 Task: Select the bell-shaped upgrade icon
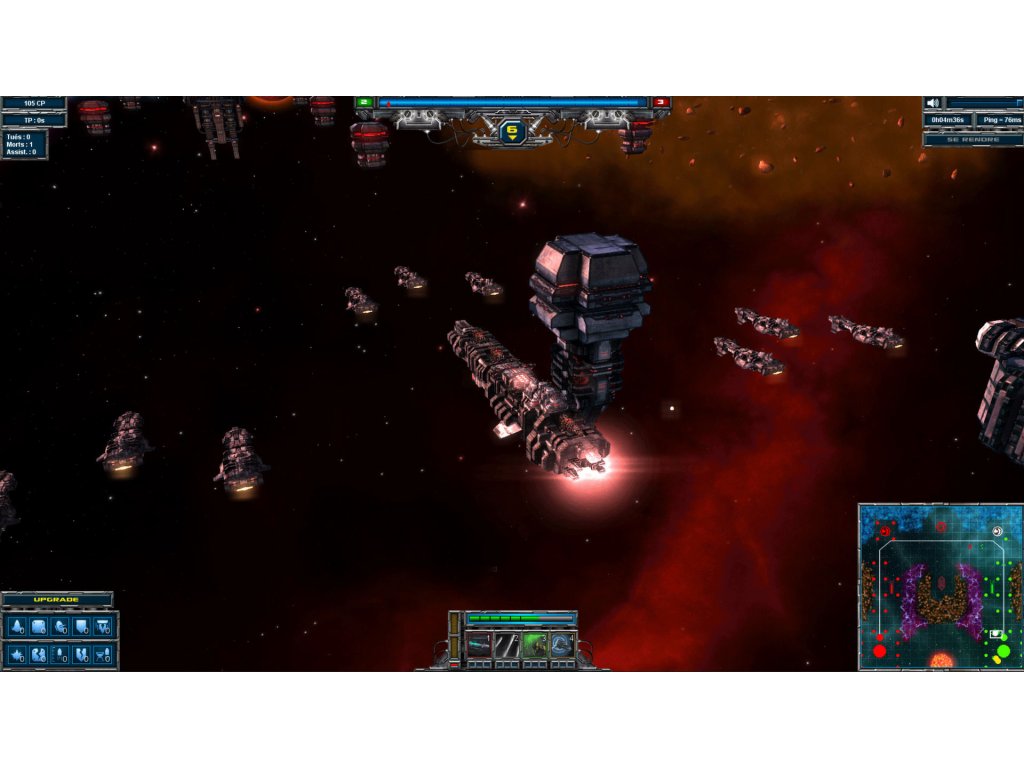[x=17, y=627]
